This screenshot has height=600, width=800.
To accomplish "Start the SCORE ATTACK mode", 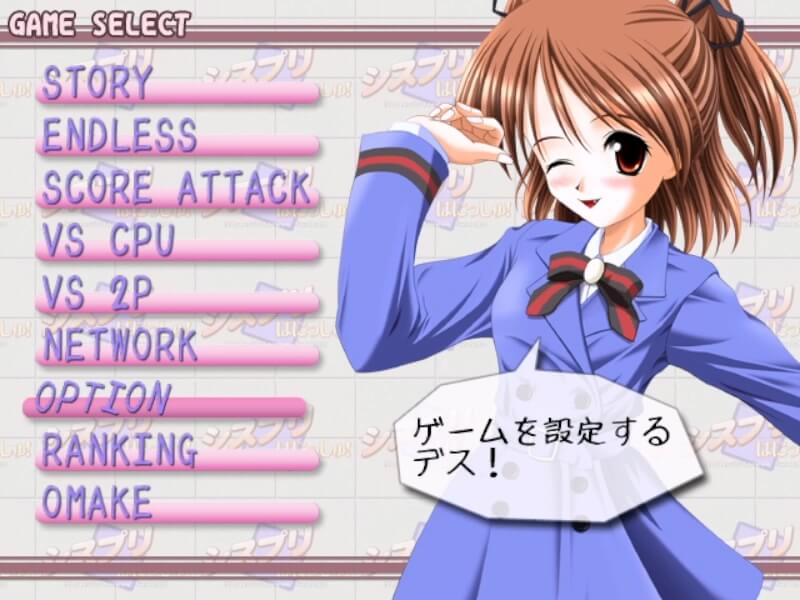I will 177,189.
